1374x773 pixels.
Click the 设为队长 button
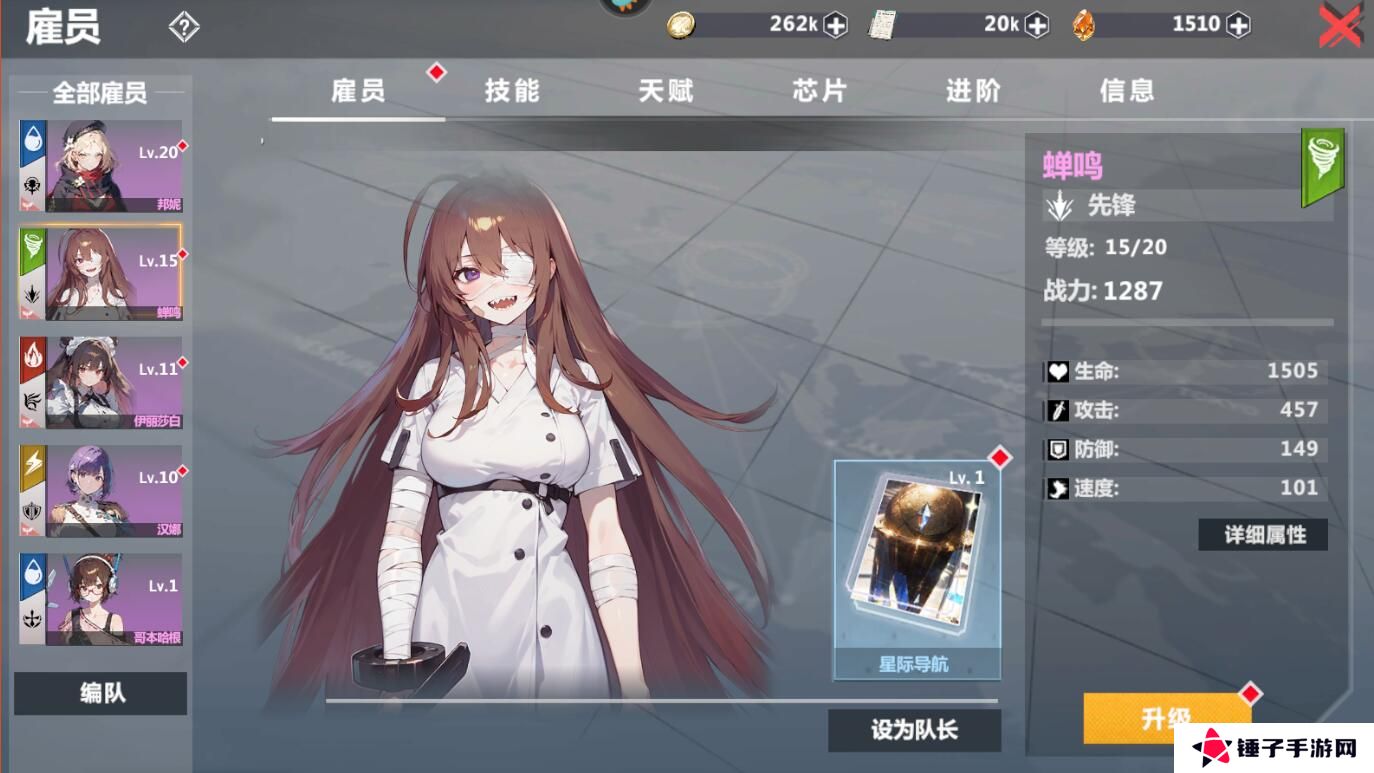point(913,729)
